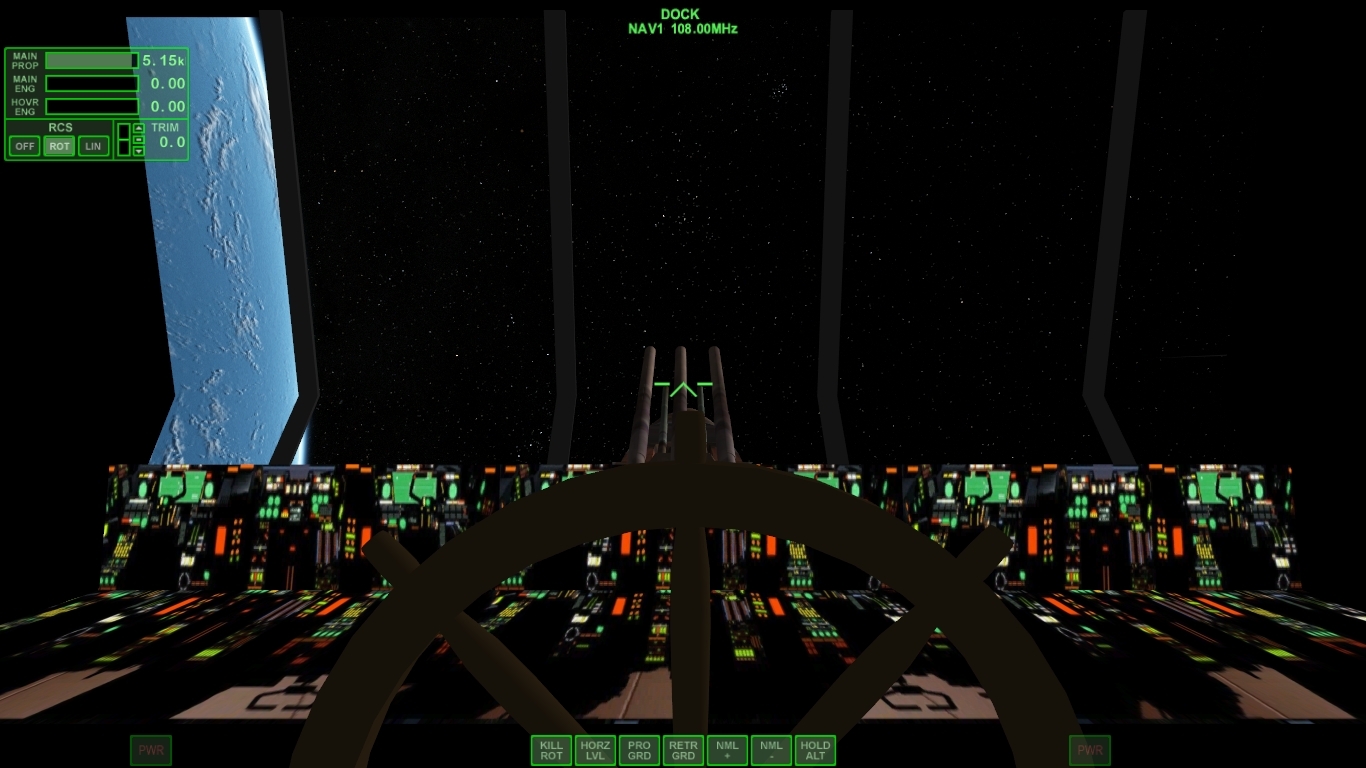Viewport: 1366px width, 768px height.
Task: Decrease trim with the down arrow
Action: point(139,152)
